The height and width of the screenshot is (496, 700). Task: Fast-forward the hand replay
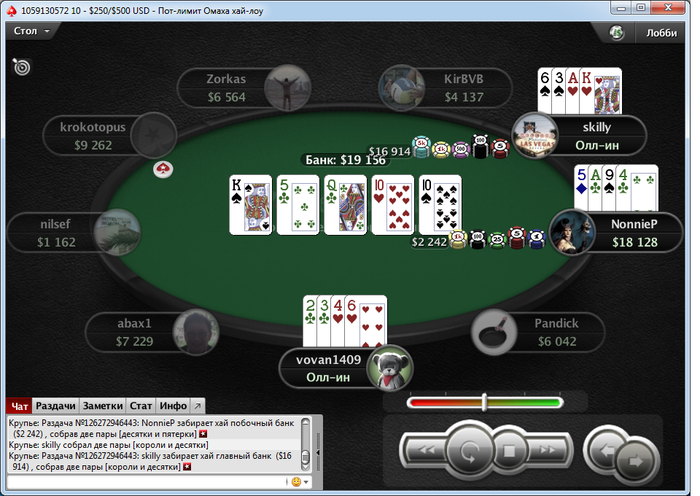click(549, 451)
